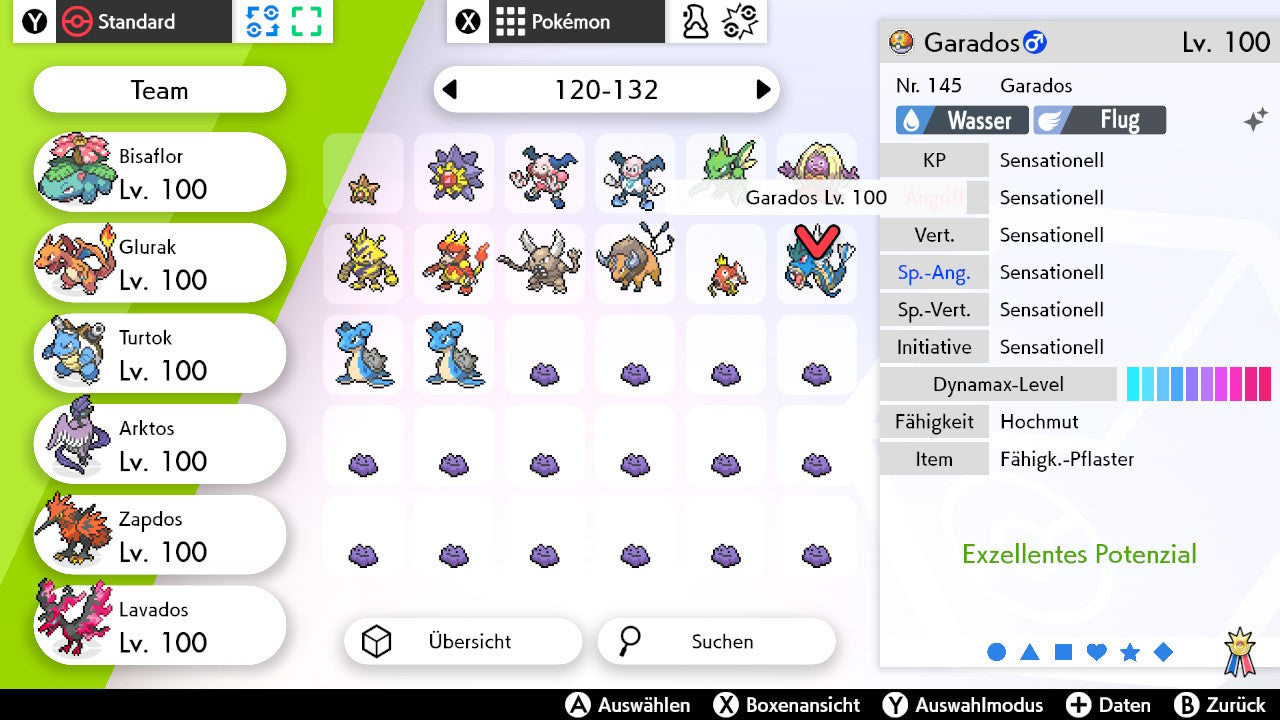The image size is (1280, 720).
Task: Click the sparkle icon on Garados panel
Action: (1254, 117)
